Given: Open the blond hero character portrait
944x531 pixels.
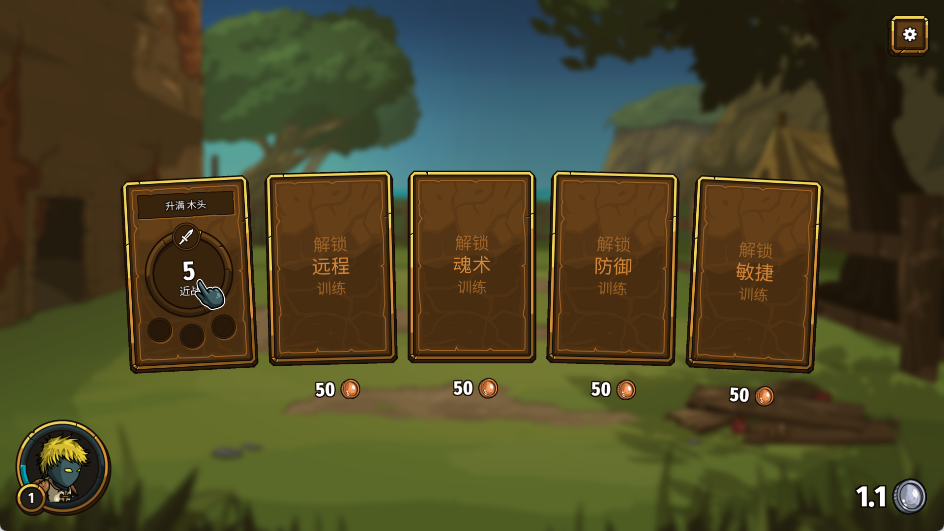Looking at the screenshot, I should click(63, 466).
